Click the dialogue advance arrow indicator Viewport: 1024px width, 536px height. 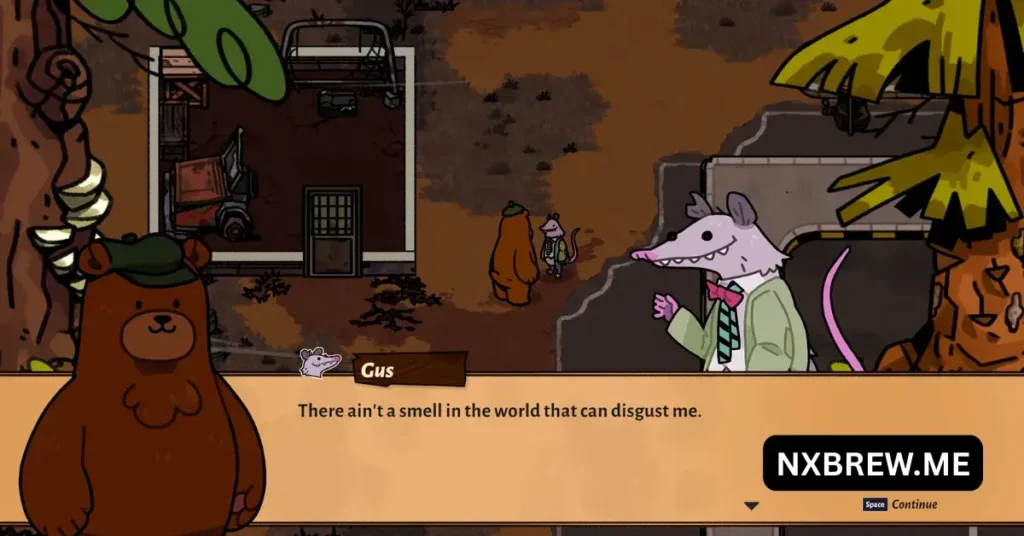[x=751, y=506]
